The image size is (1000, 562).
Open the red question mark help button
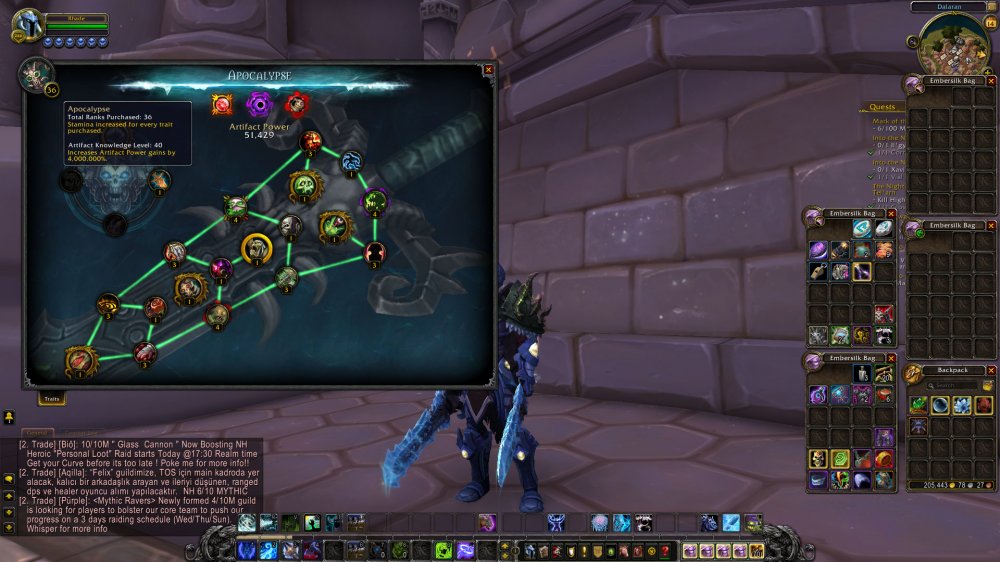(664, 551)
